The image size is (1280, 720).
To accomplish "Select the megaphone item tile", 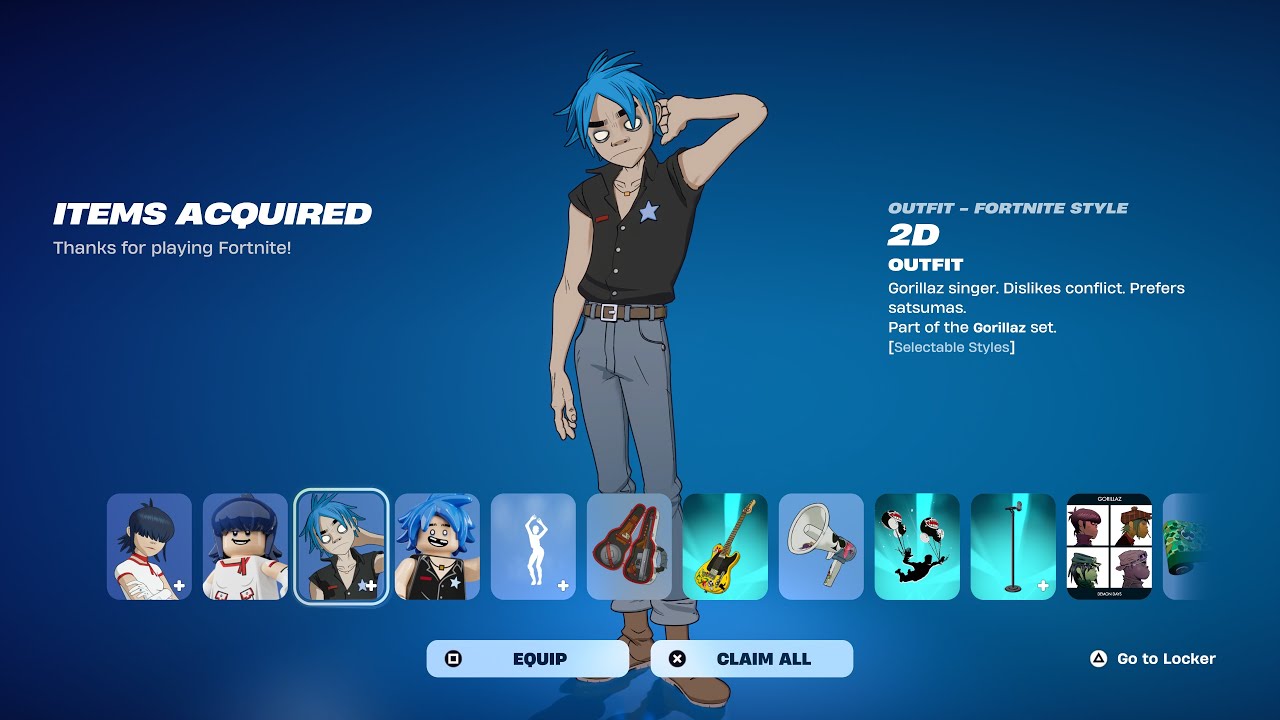I will (821, 547).
